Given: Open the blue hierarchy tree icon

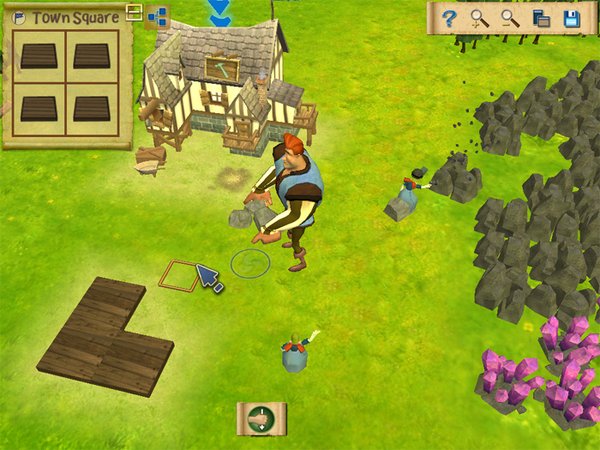Looking at the screenshot, I should (157, 16).
